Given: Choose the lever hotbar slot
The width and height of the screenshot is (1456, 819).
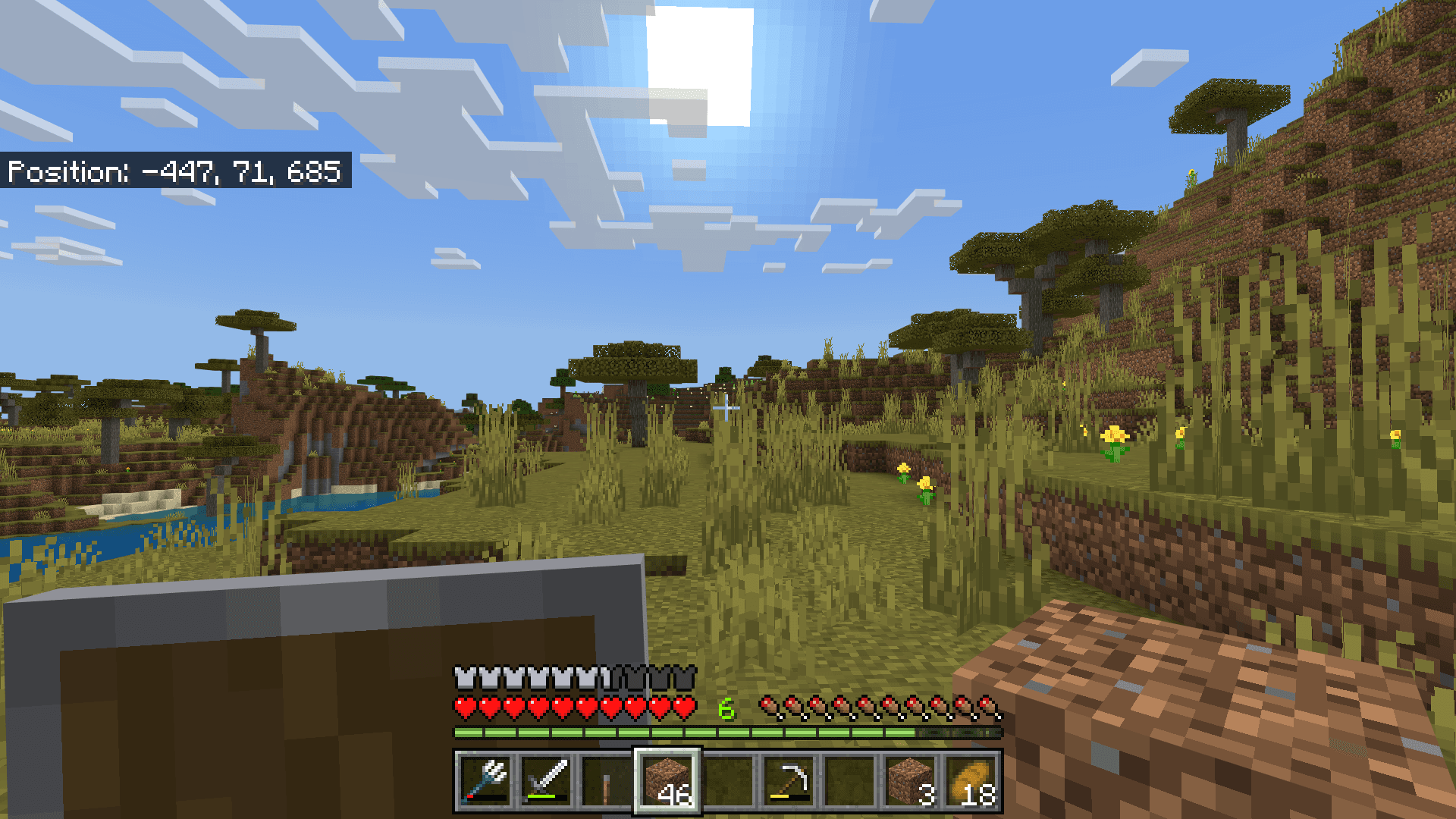Looking at the screenshot, I should coord(607,781).
